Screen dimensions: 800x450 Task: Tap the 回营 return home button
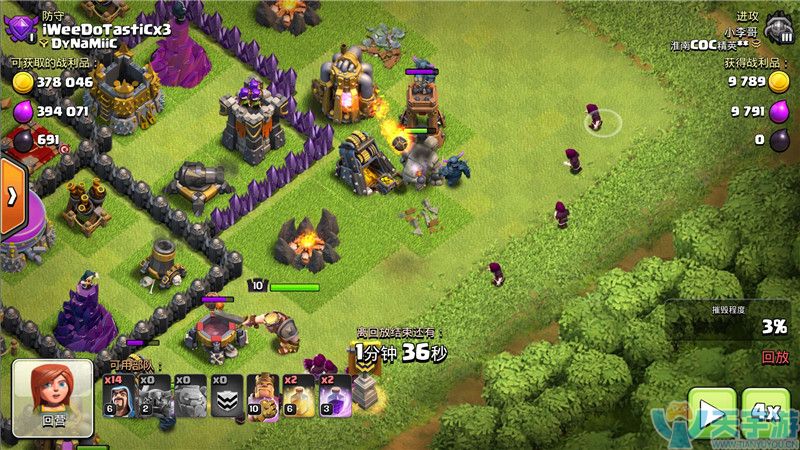pyautogui.click(x=52, y=399)
